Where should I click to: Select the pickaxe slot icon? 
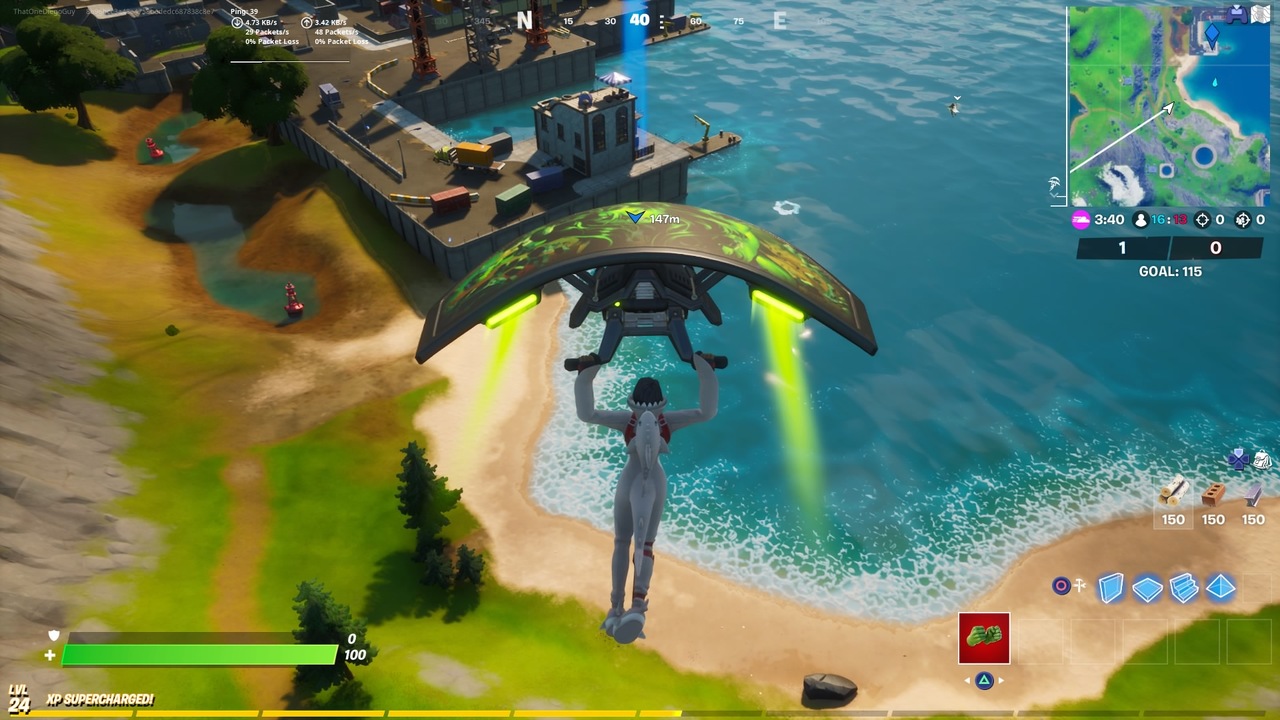click(1079, 584)
